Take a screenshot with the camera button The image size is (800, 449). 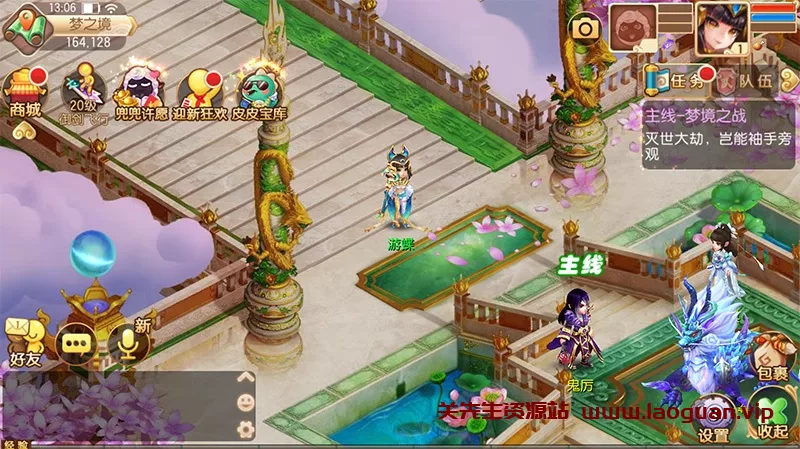585,29
